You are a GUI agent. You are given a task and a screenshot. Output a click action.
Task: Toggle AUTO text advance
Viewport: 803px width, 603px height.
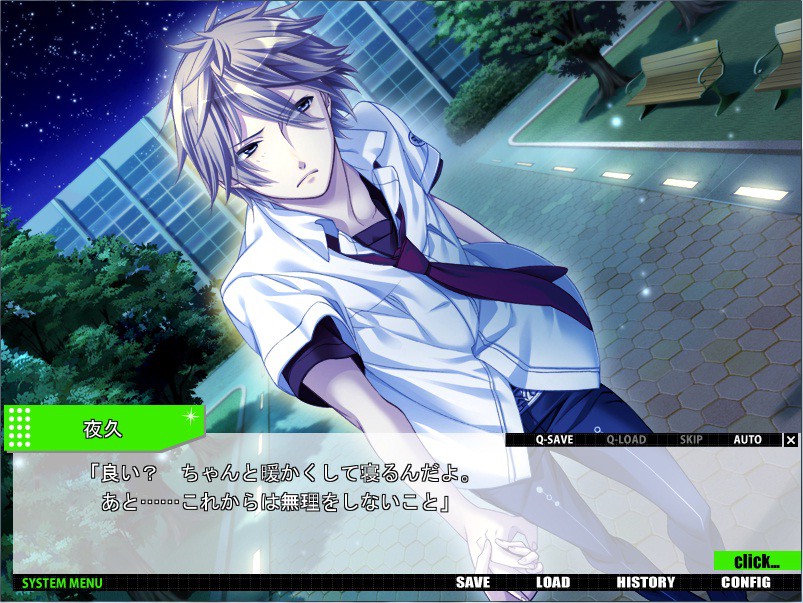click(747, 439)
